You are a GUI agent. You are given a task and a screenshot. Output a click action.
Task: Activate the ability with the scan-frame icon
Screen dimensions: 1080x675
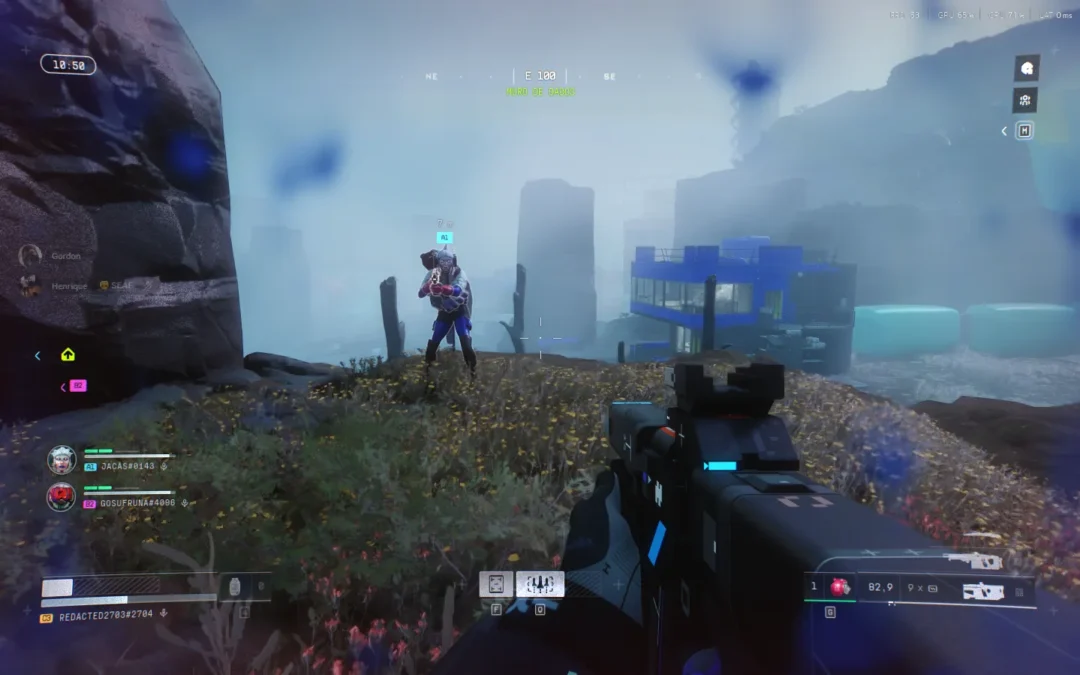496,584
